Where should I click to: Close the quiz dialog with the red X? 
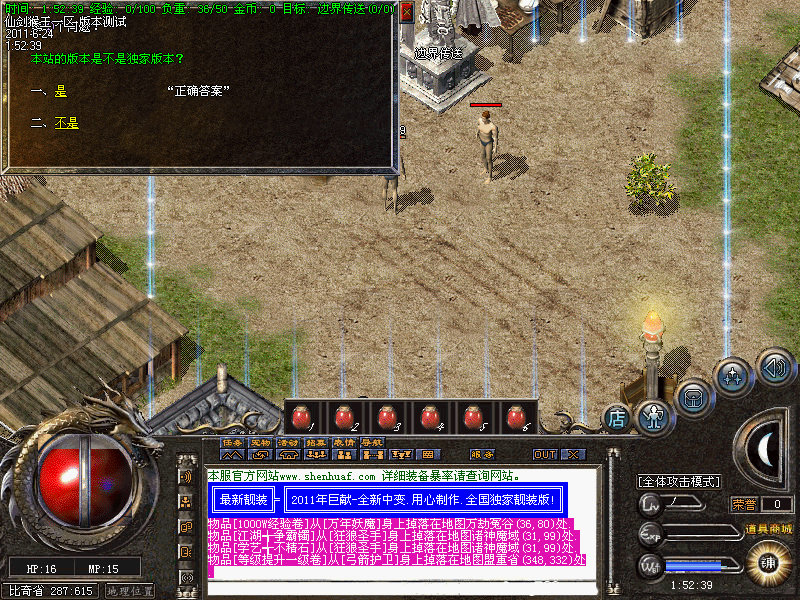(404, 15)
